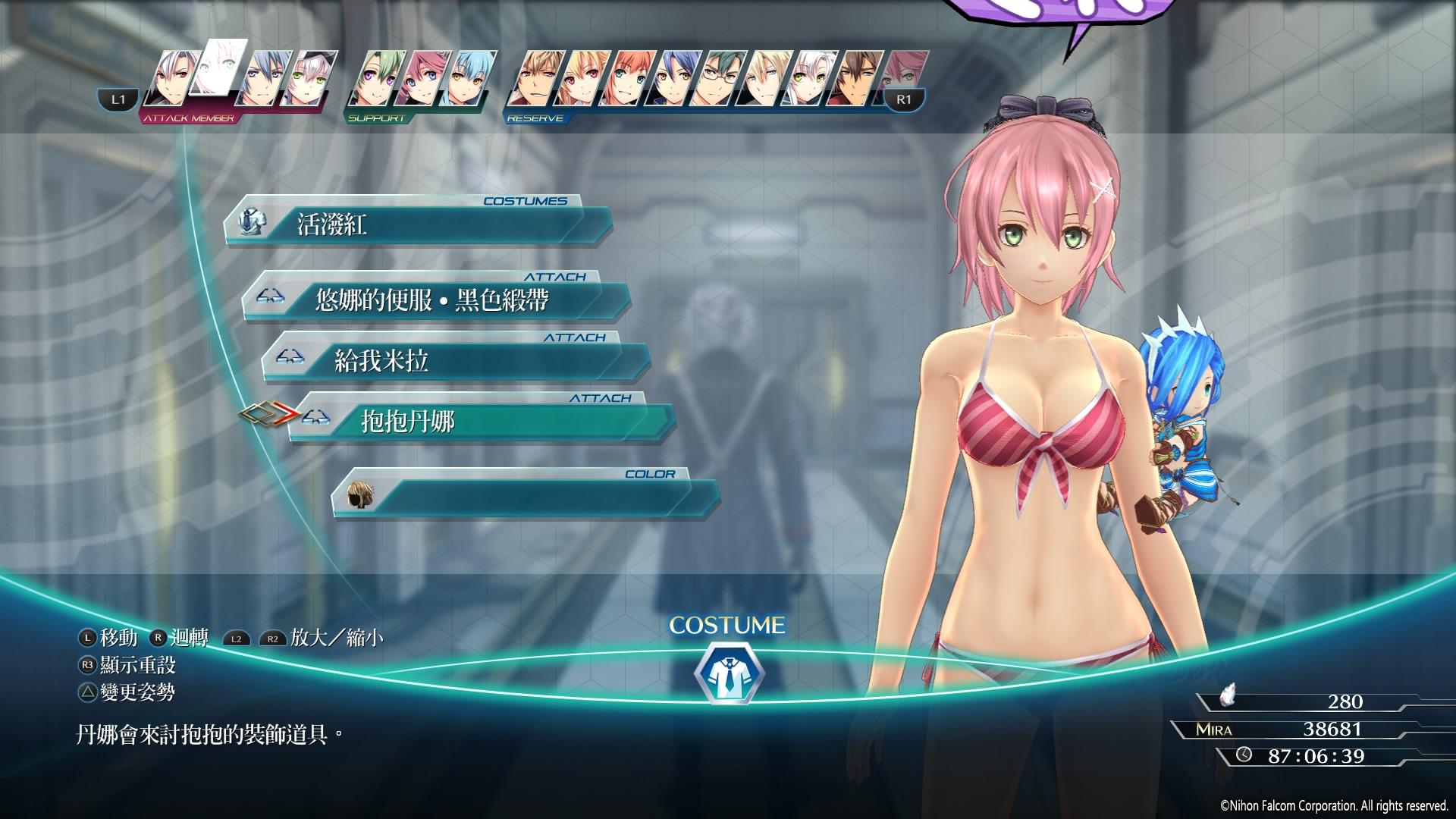Pick the reserve member wearing glasses
The height and width of the screenshot is (819, 1456).
pos(718,80)
